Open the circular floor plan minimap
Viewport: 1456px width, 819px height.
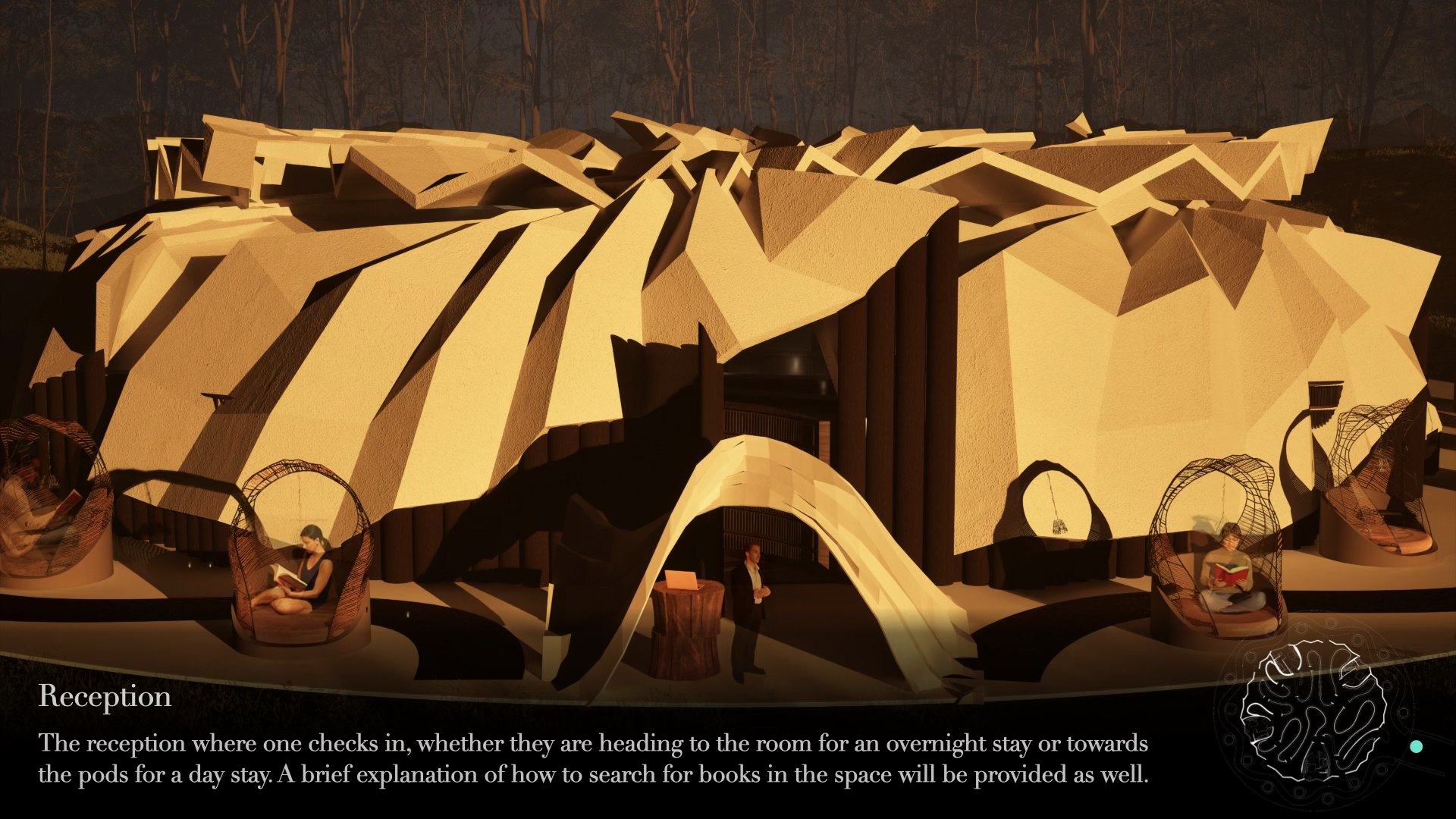[x=1313, y=714]
